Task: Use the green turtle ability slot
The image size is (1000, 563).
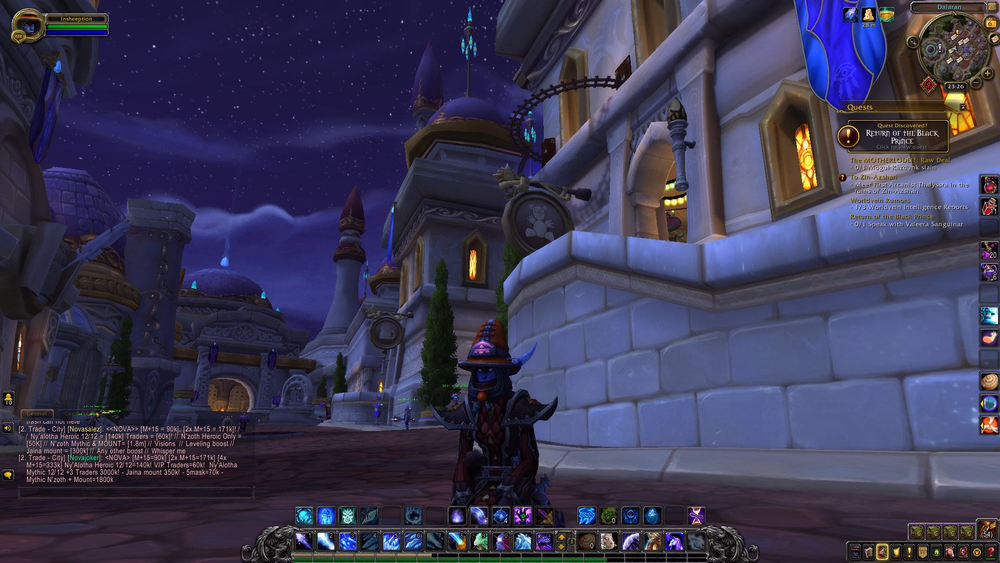Action: click(608, 516)
